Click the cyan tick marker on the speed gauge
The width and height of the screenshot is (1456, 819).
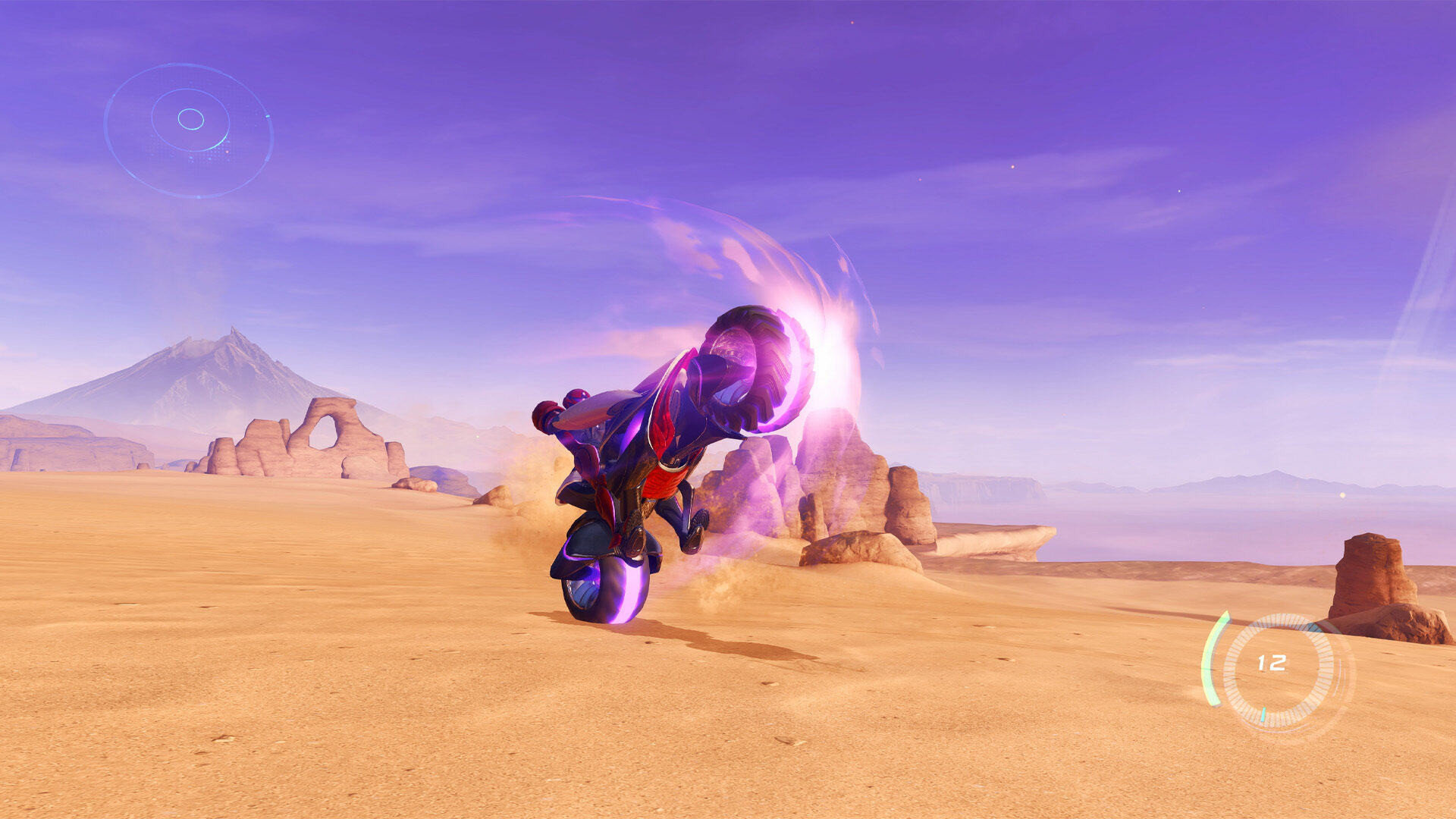1263,714
